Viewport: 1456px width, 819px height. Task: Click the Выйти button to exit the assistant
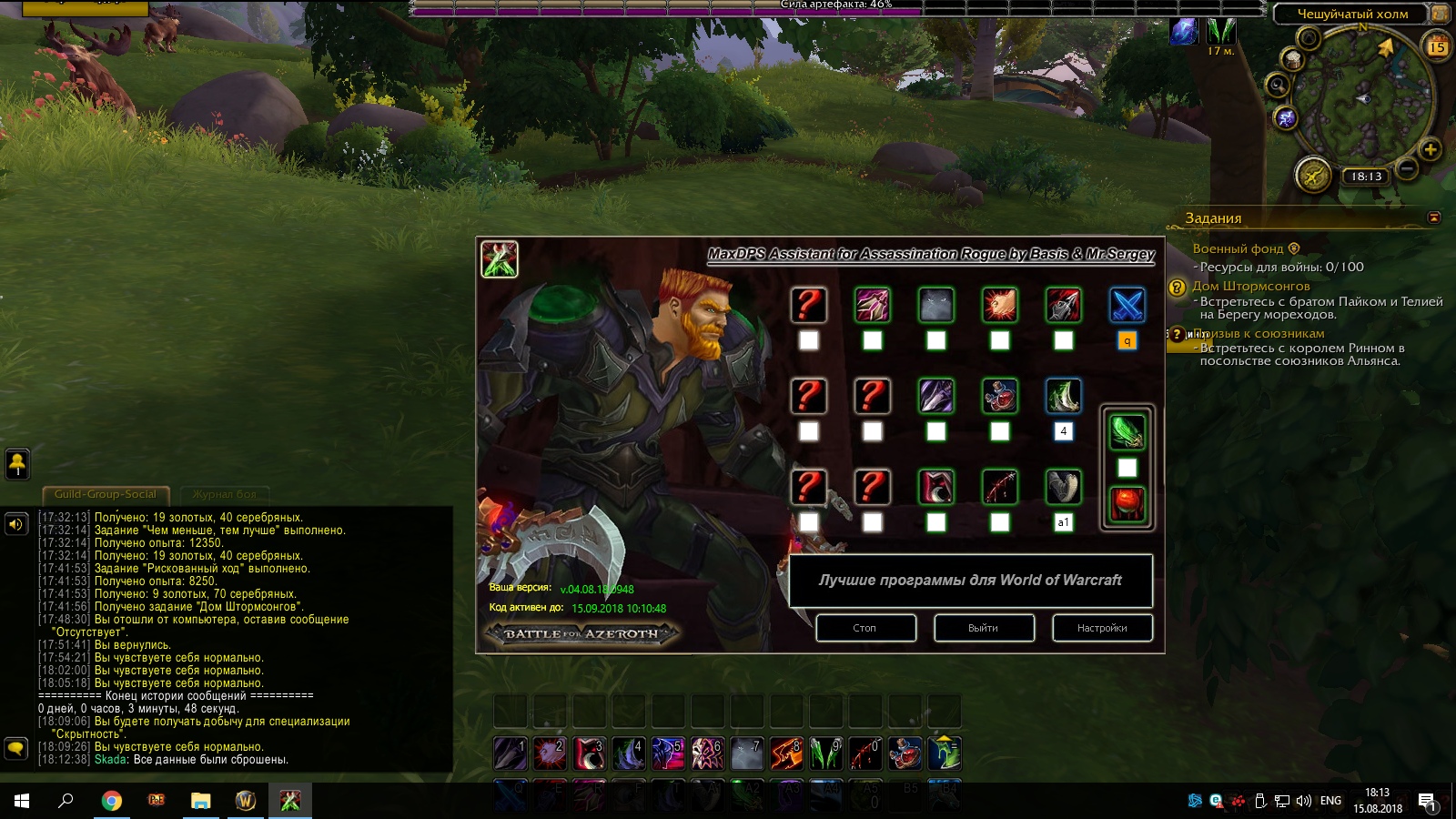click(x=984, y=628)
